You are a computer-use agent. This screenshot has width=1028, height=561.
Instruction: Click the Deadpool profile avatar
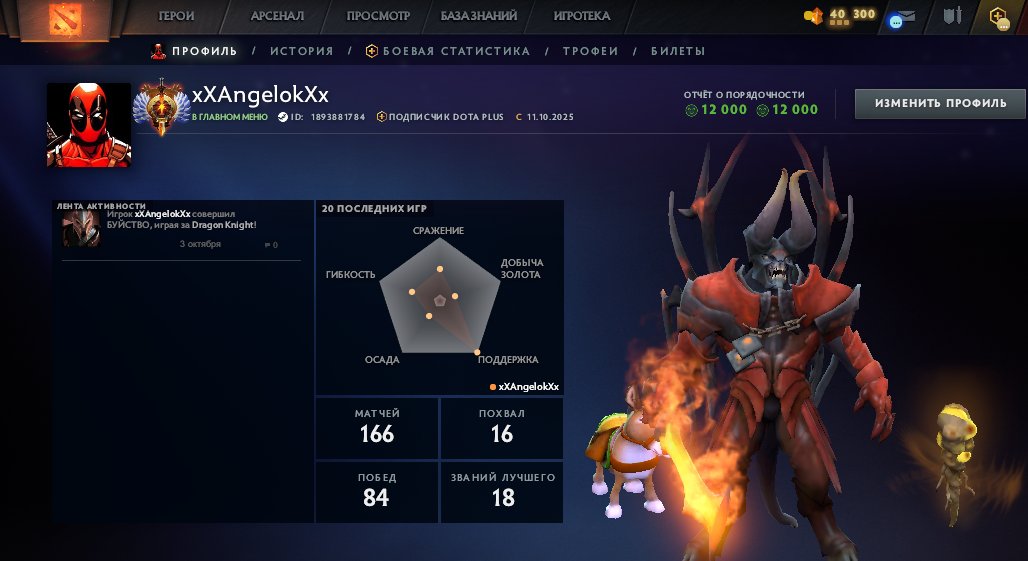[89, 124]
